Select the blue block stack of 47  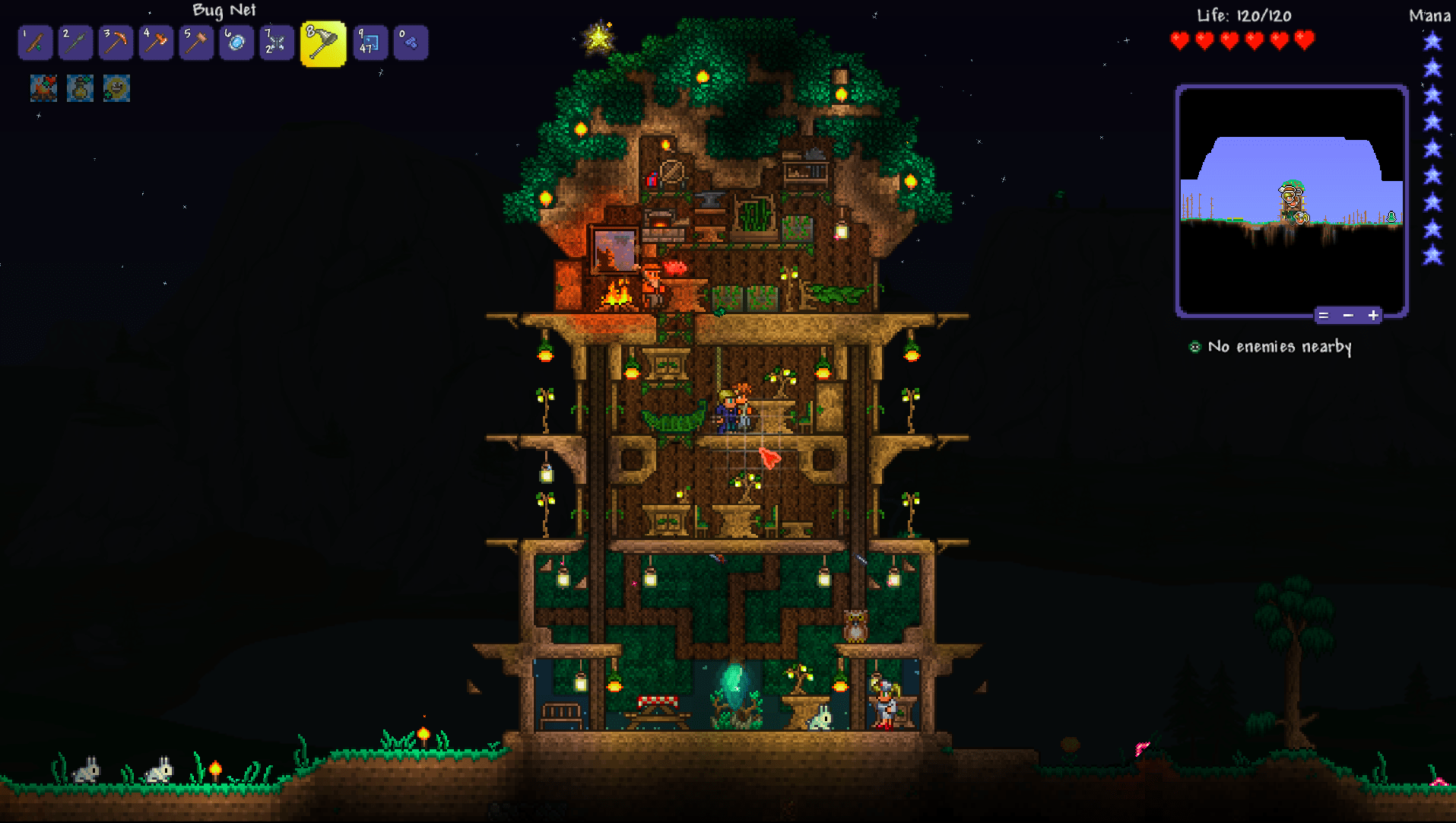coord(370,43)
